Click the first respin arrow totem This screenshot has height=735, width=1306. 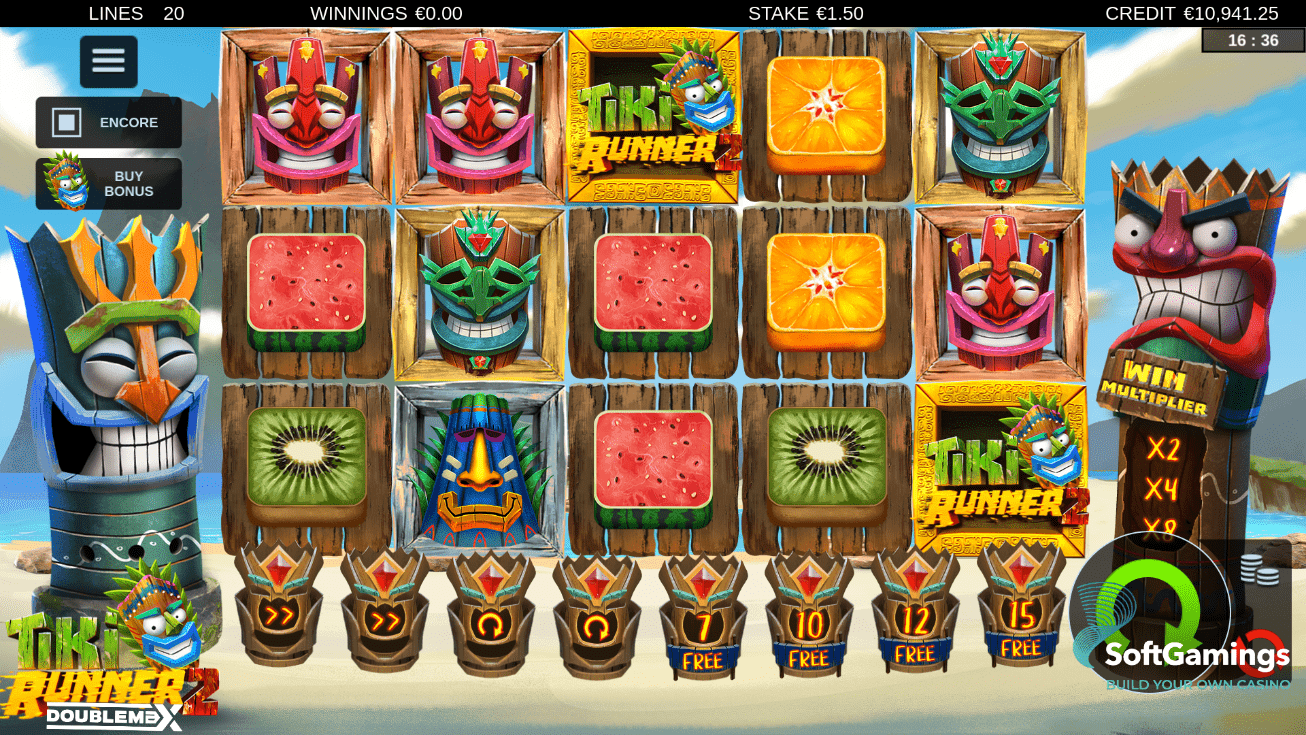click(x=487, y=618)
